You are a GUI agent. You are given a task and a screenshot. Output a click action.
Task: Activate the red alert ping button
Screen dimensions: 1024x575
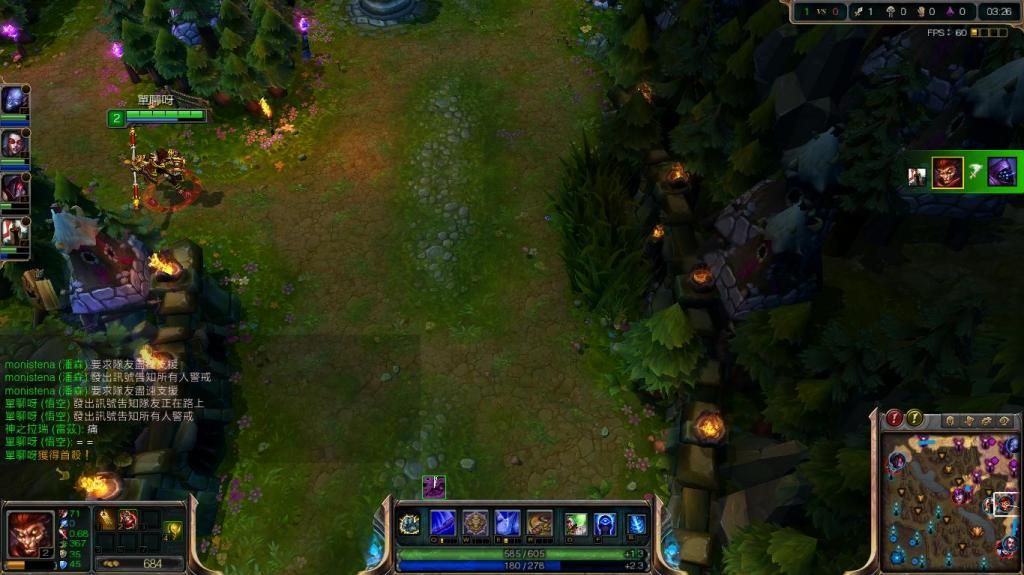(895, 418)
